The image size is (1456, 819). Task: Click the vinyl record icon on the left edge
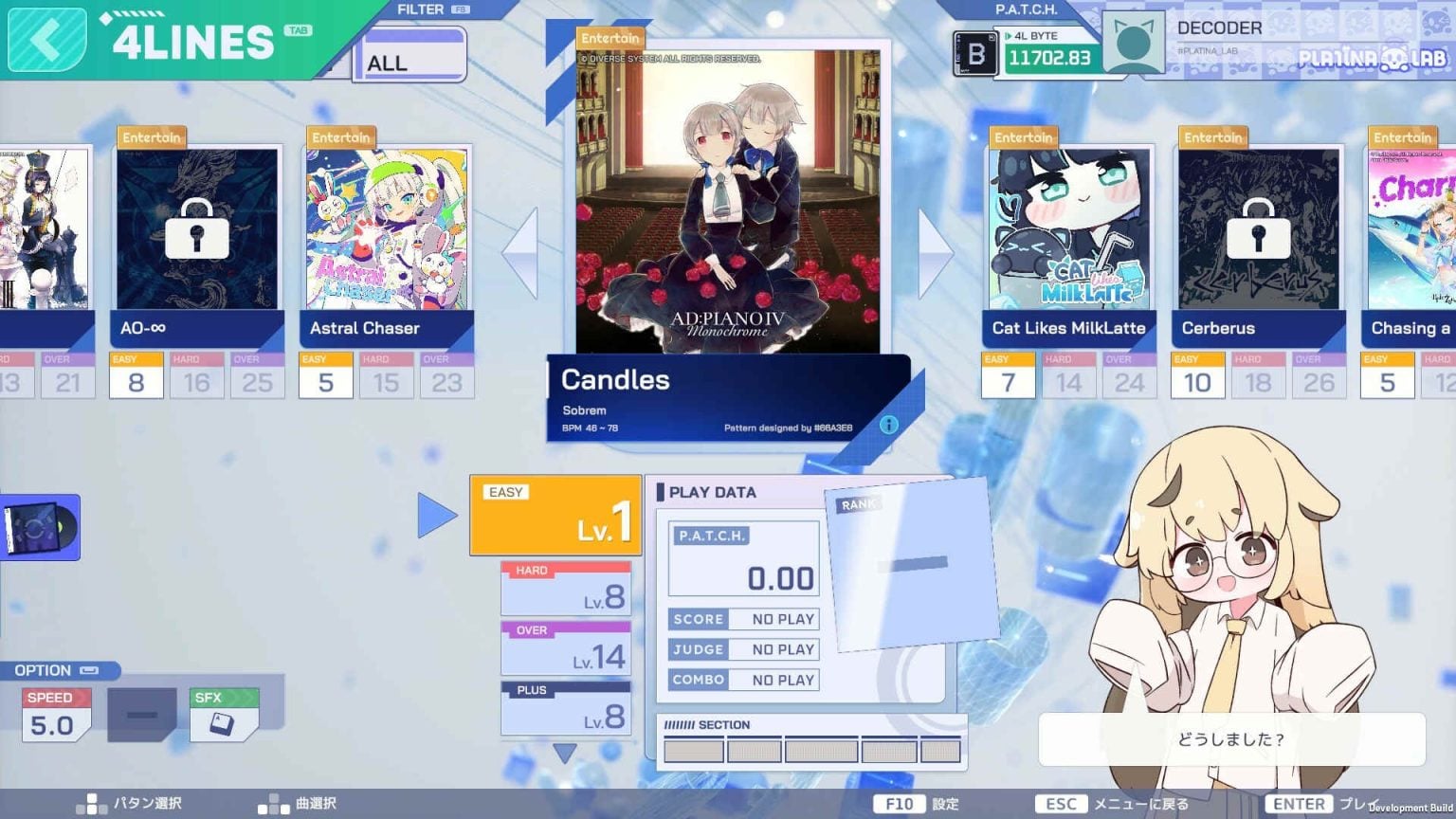[38, 527]
